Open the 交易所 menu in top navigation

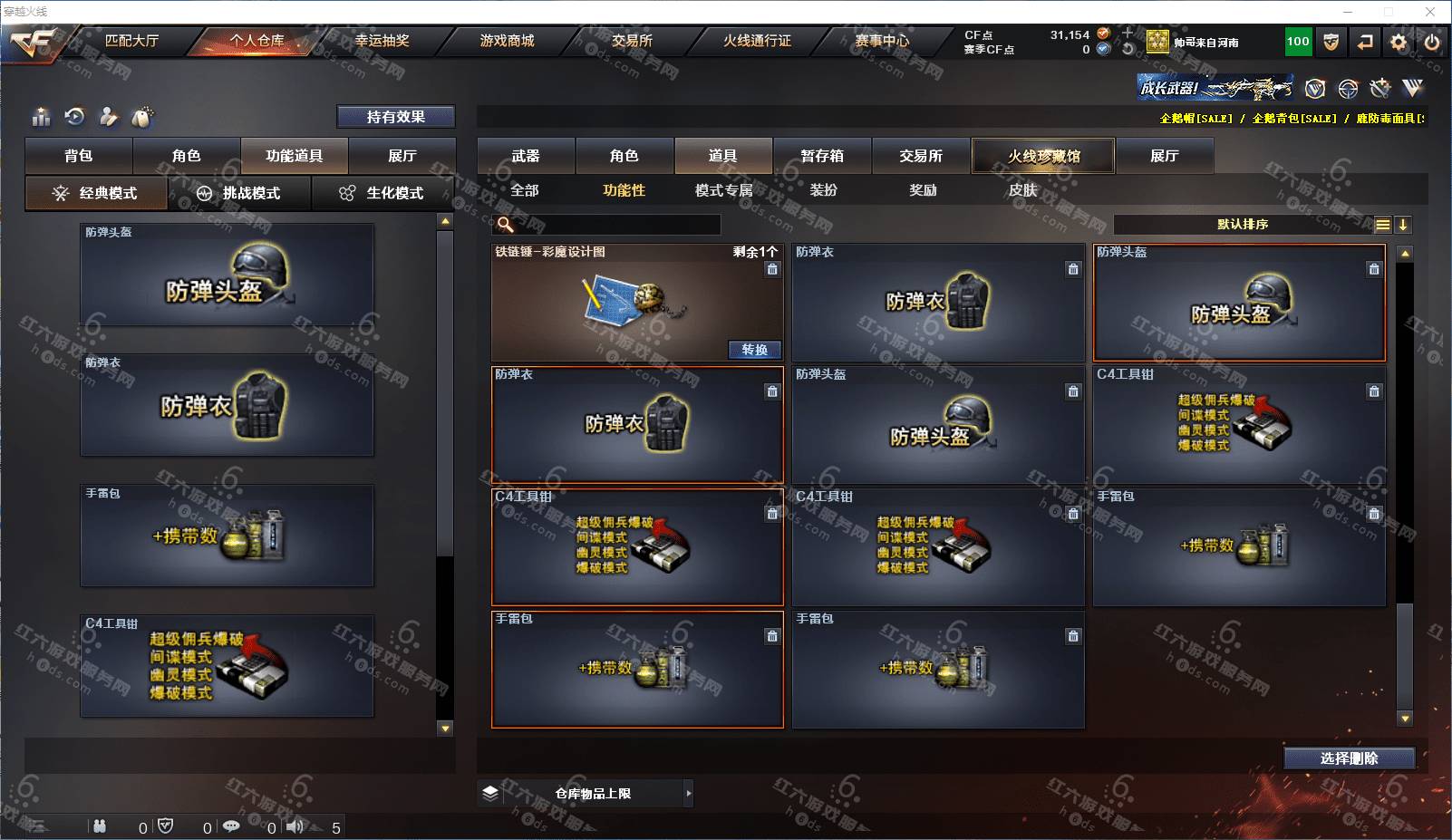632,41
